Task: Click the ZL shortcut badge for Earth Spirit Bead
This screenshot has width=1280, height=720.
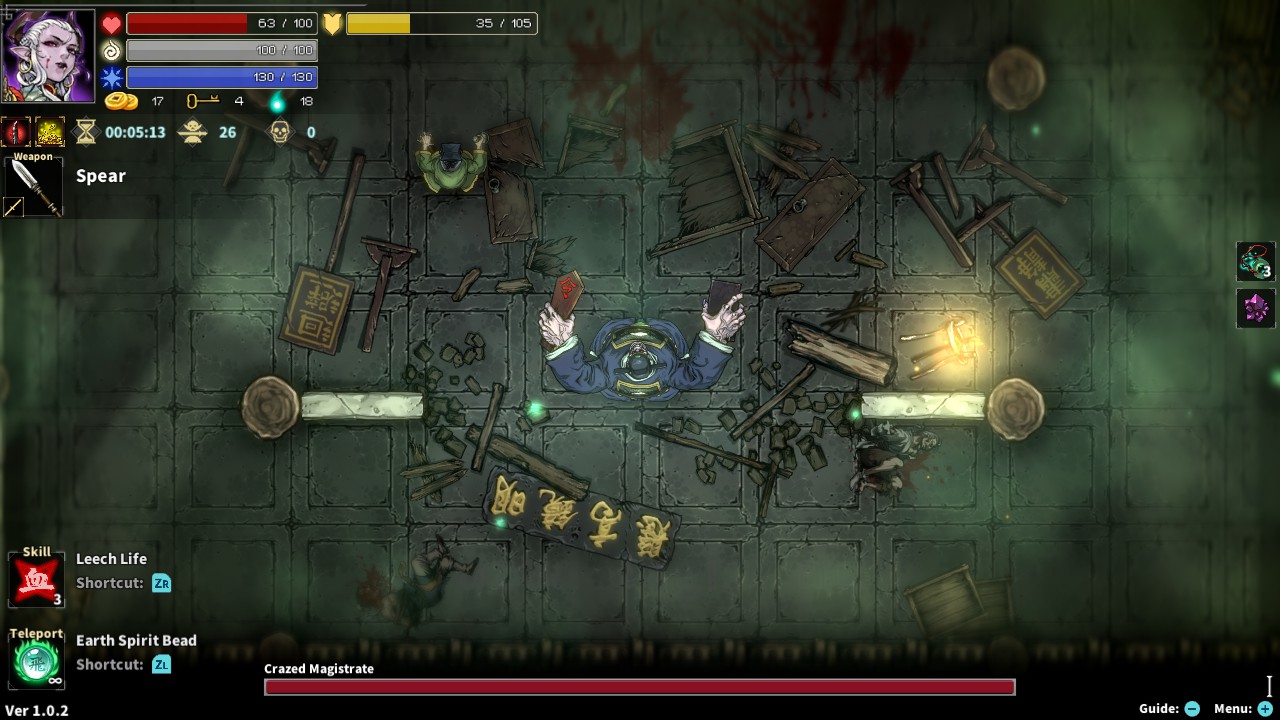Action: (162, 664)
